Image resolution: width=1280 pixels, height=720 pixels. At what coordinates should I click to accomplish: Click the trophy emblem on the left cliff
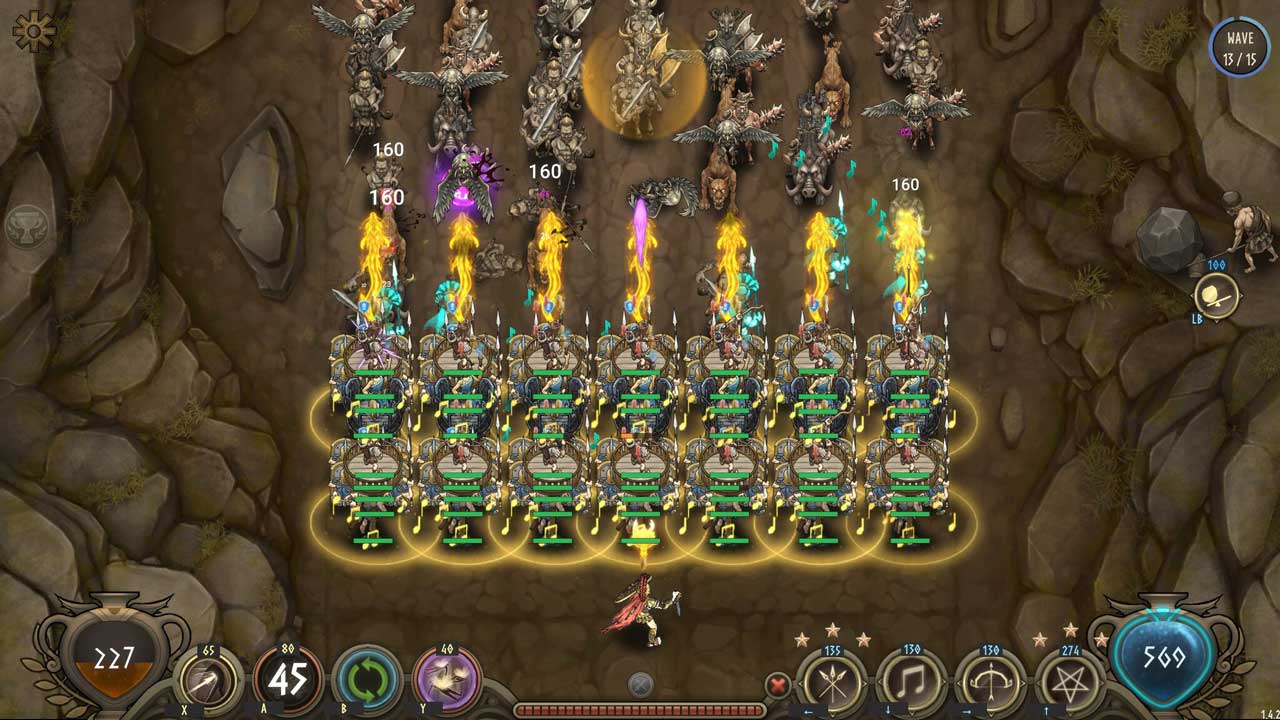[x=27, y=227]
